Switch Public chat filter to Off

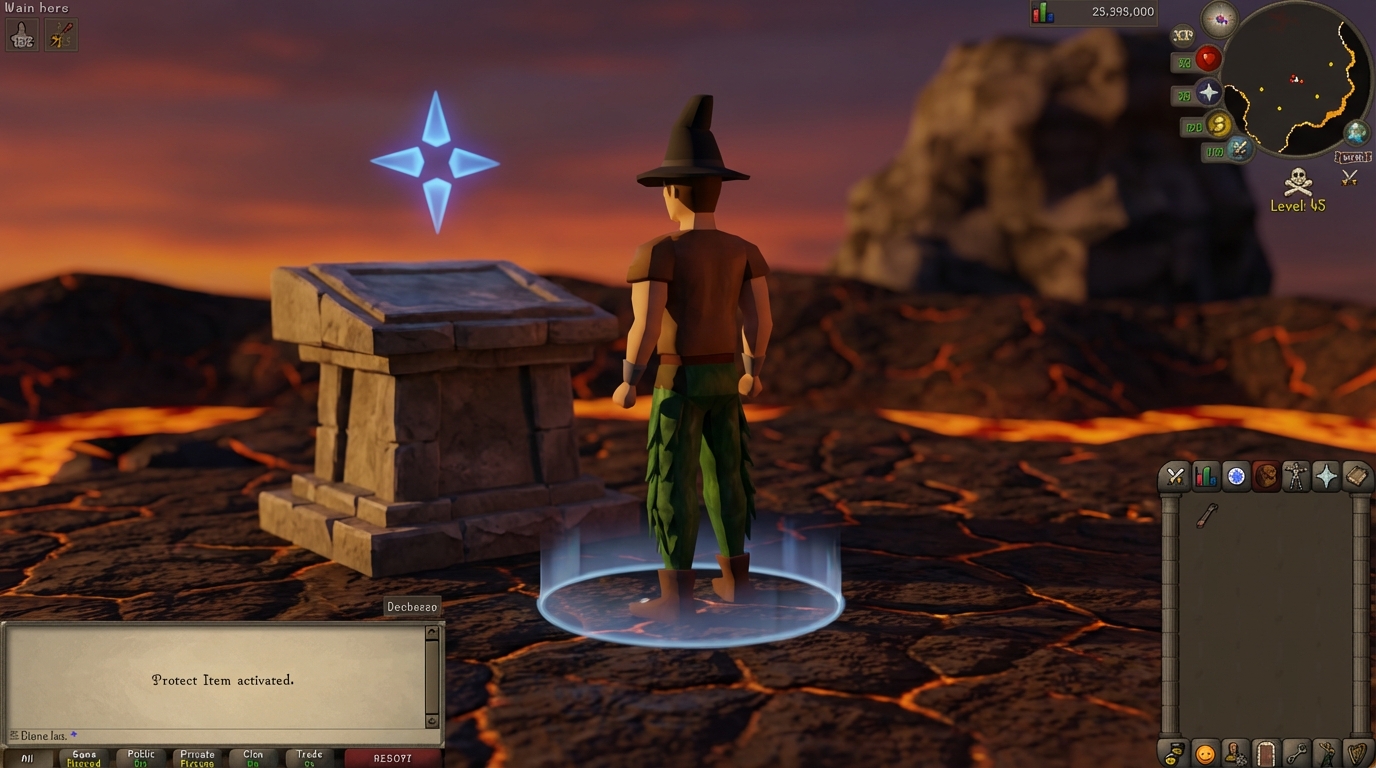click(140, 757)
